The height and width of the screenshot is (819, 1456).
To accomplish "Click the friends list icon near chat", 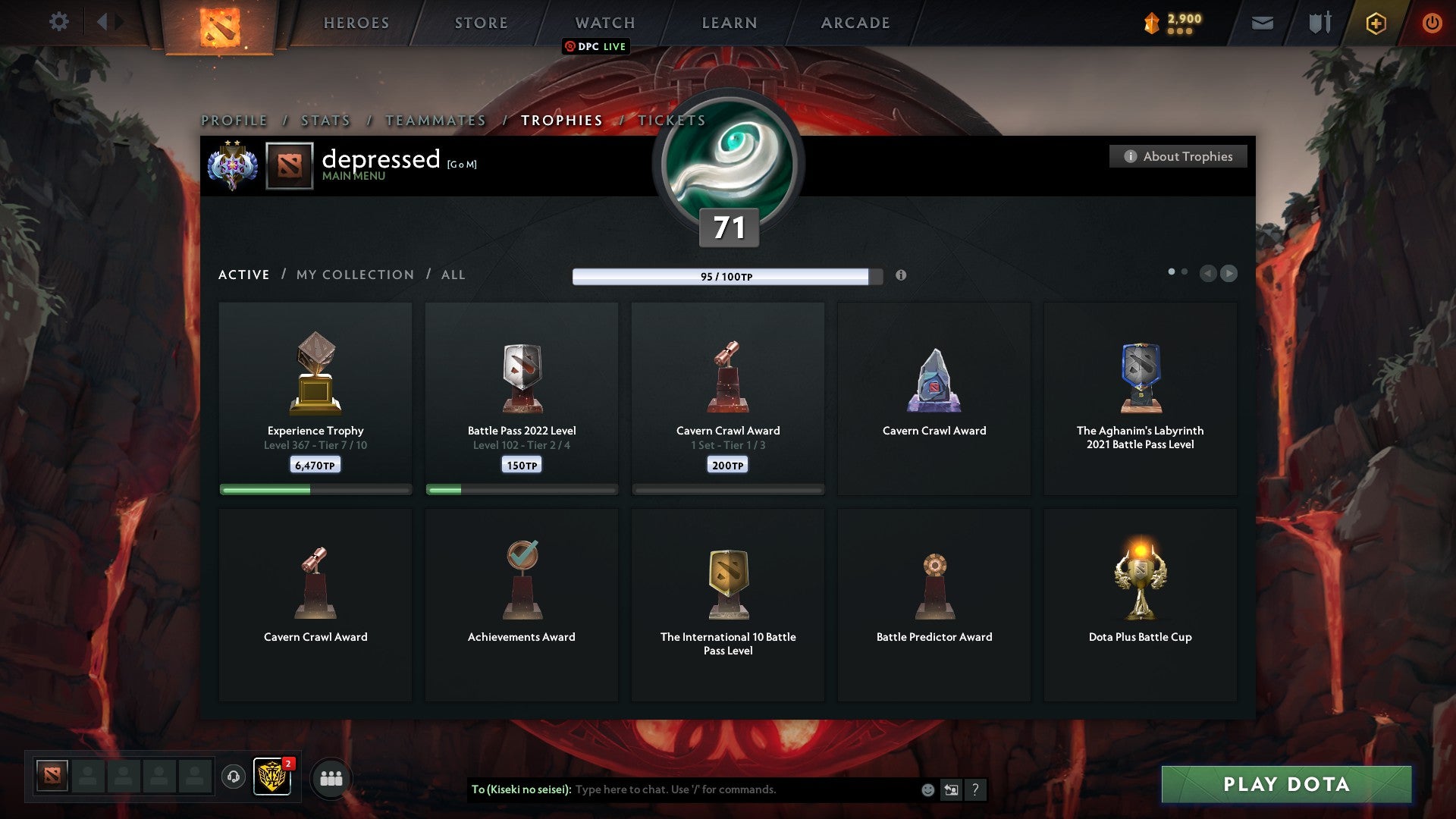I will click(331, 778).
